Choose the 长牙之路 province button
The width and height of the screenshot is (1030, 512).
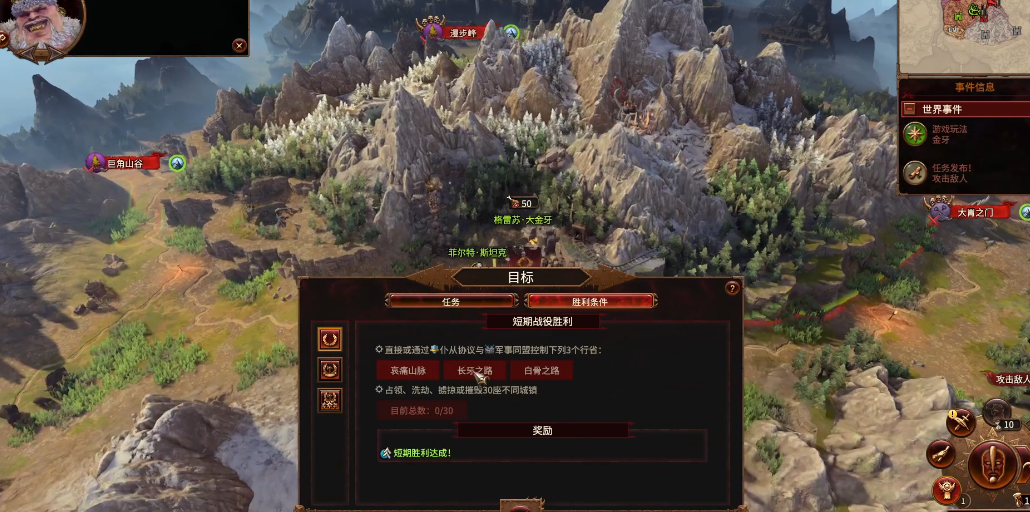point(475,370)
